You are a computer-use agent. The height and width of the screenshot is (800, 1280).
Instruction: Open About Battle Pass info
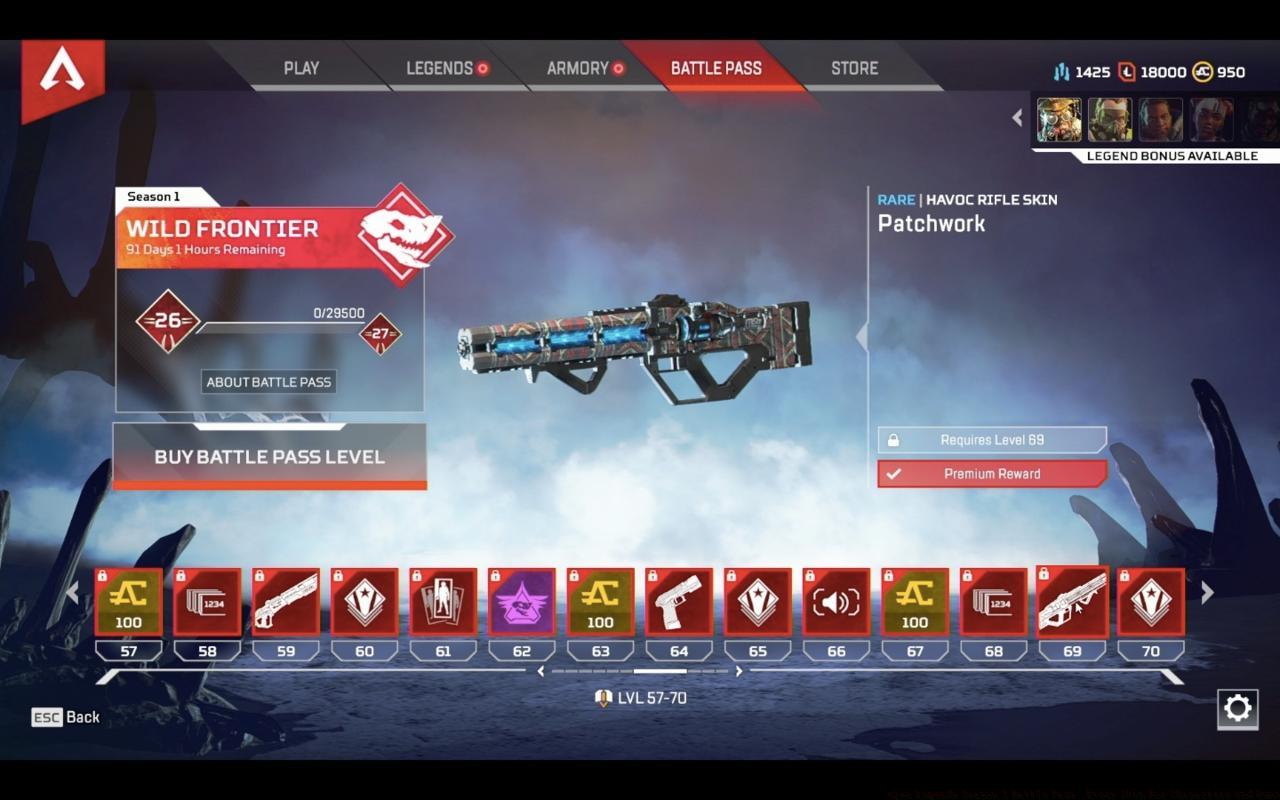[268, 381]
